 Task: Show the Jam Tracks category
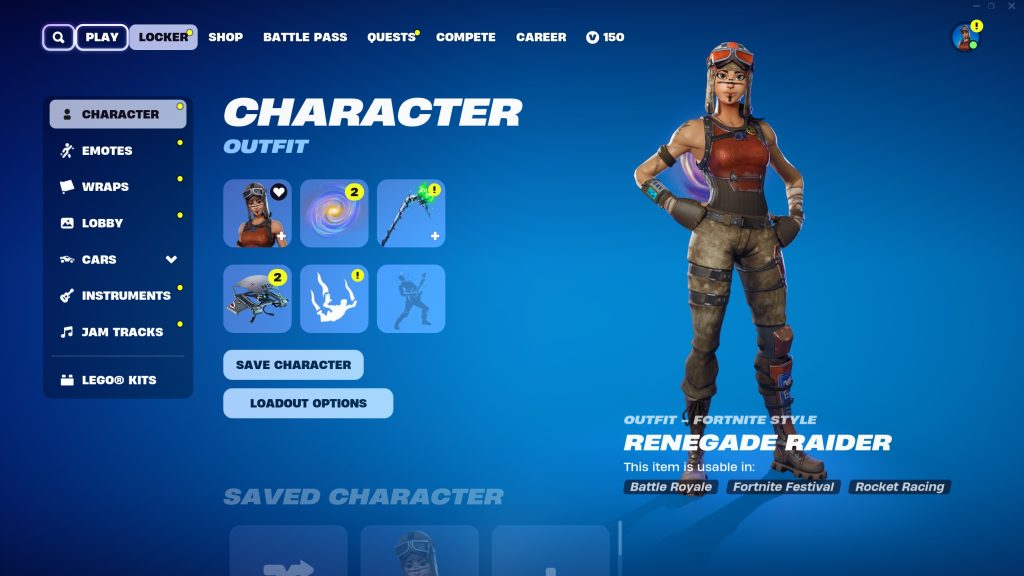[x=122, y=332]
